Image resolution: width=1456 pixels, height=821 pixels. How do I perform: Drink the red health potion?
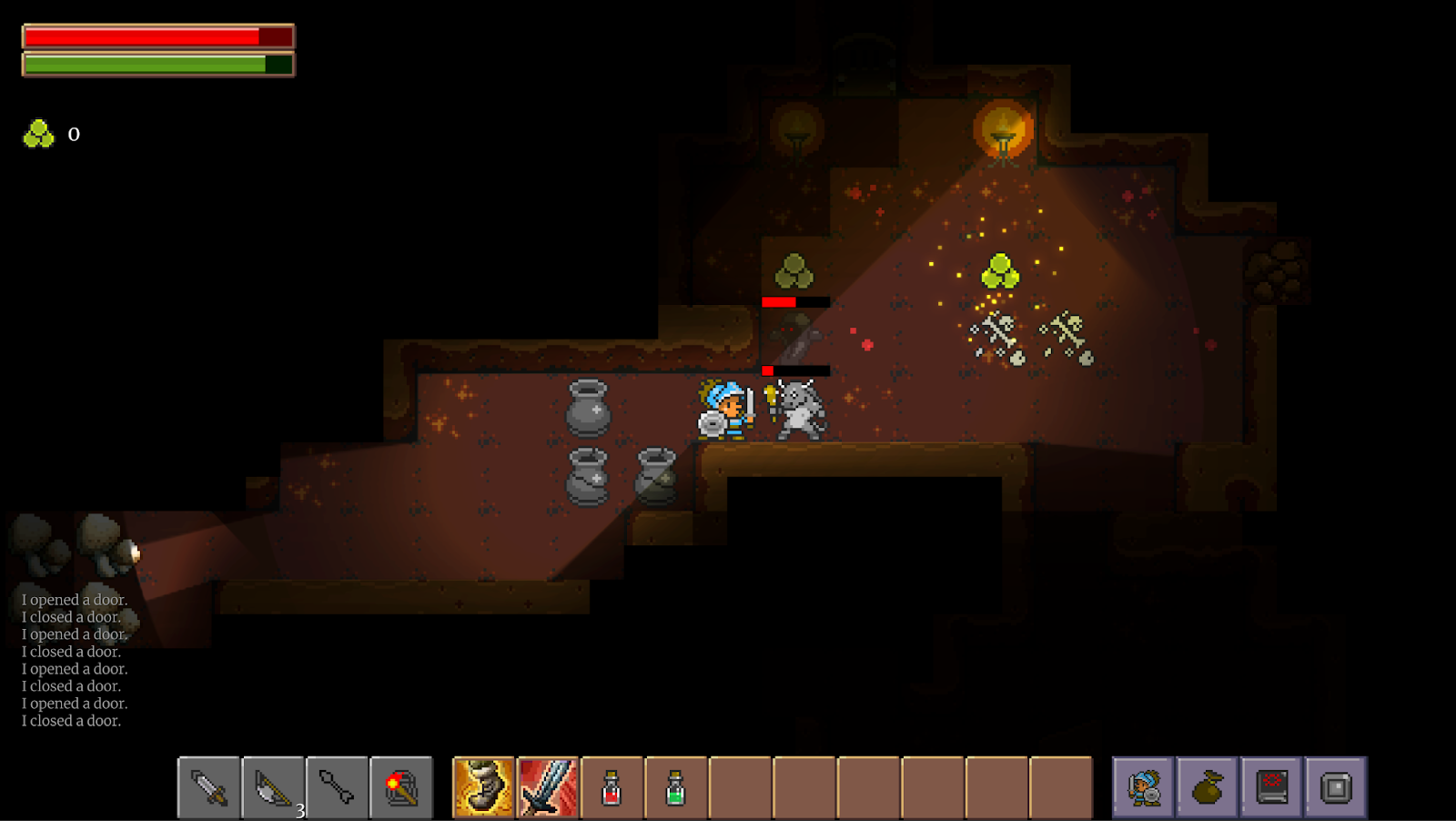pos(612,787)
